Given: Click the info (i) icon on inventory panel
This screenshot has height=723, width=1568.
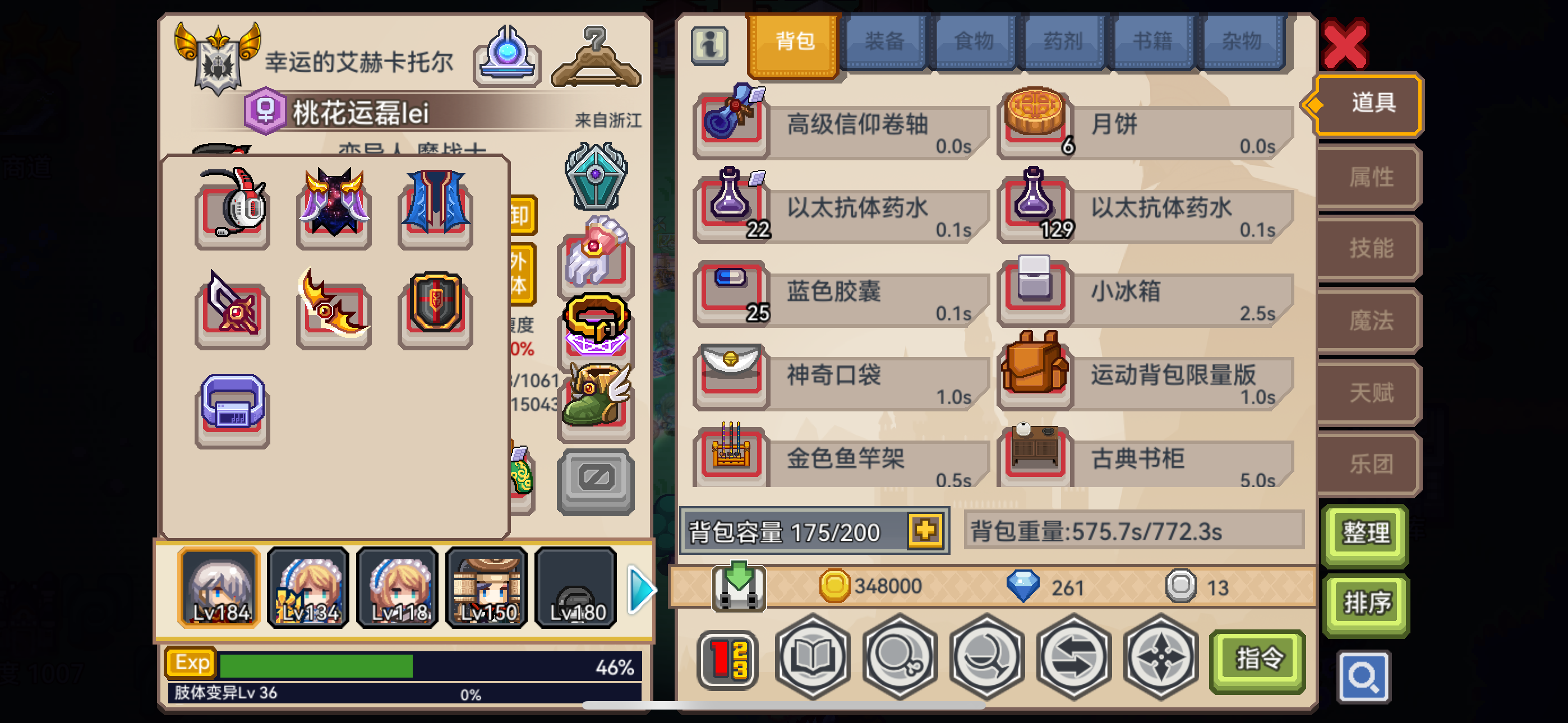Looking at the screenshot, I should tap(709, 48).
